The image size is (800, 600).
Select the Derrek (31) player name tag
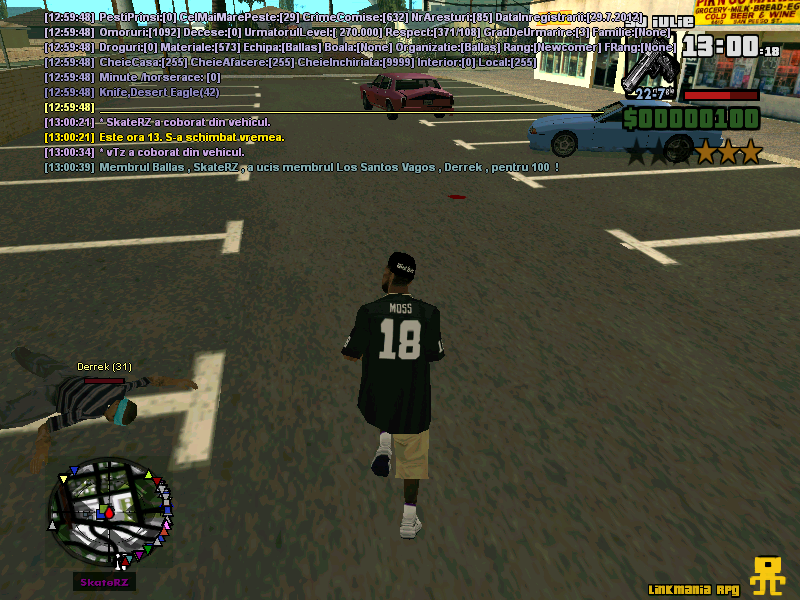tap(104, 367)
